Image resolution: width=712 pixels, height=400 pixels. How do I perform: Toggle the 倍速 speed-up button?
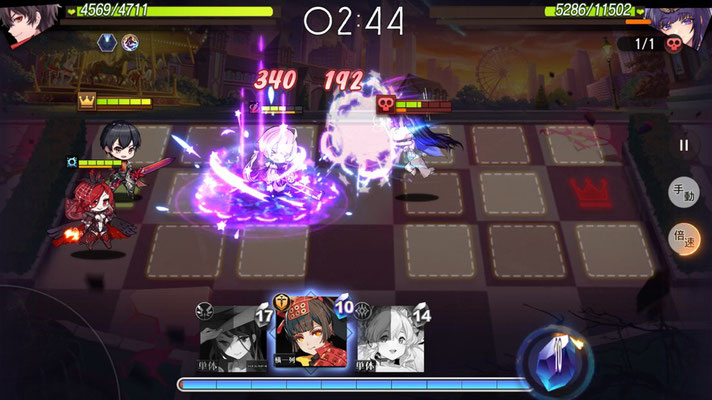pyautogui.click(x=684, y=240)
